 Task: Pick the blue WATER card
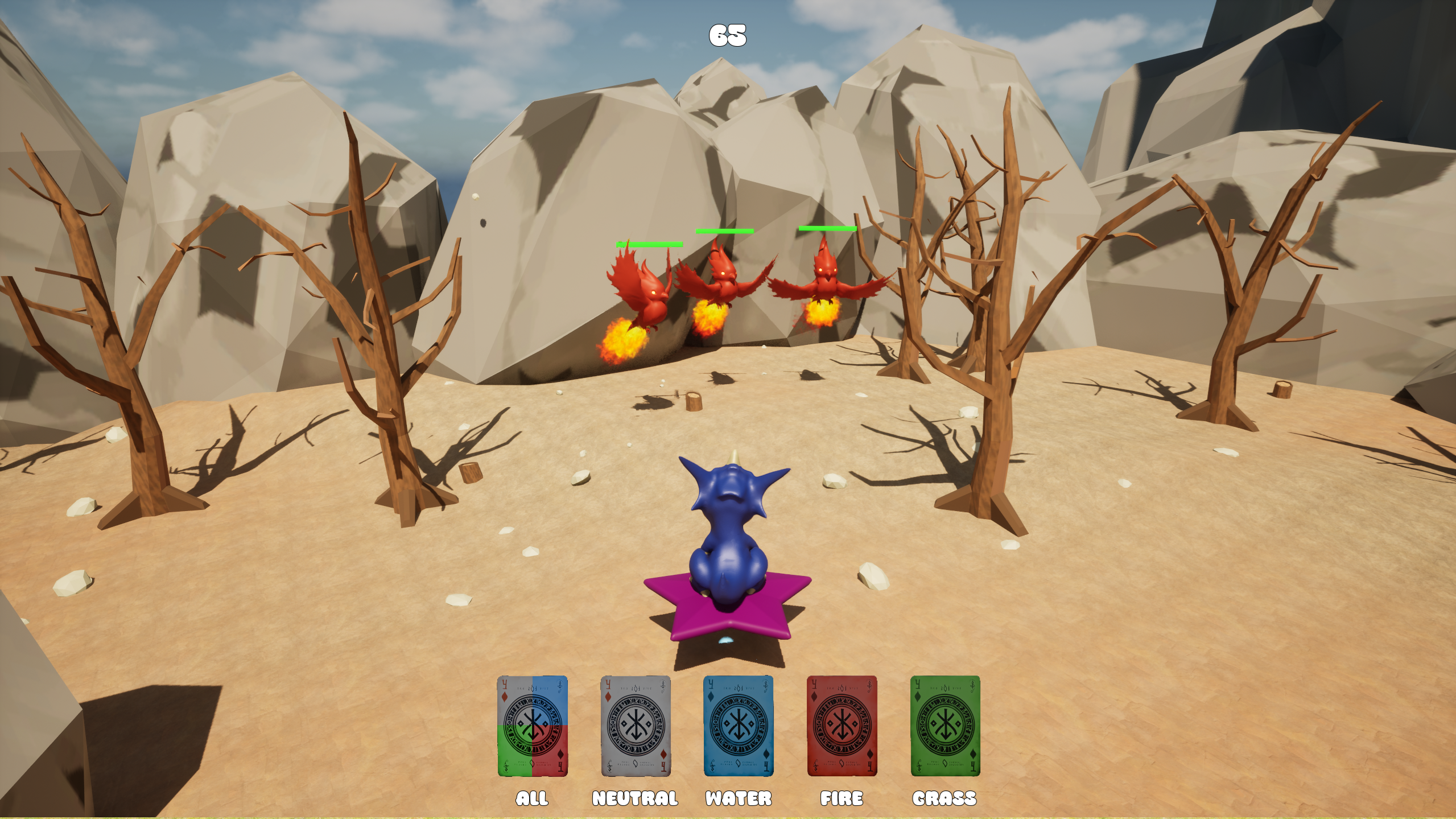tap(739, 726)
